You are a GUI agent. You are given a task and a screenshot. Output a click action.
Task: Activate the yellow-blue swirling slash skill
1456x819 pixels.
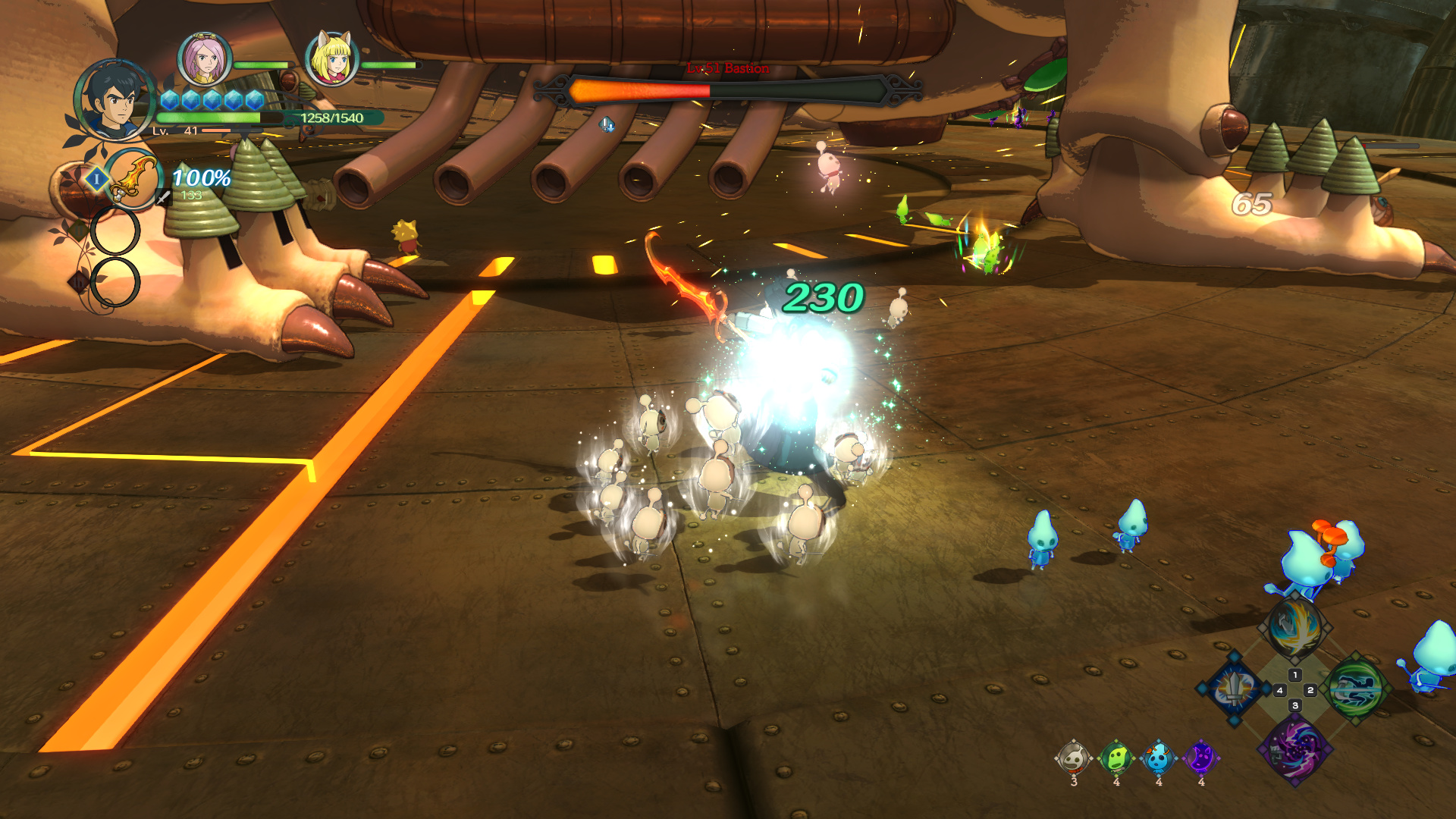click(x=1294, y=628)
